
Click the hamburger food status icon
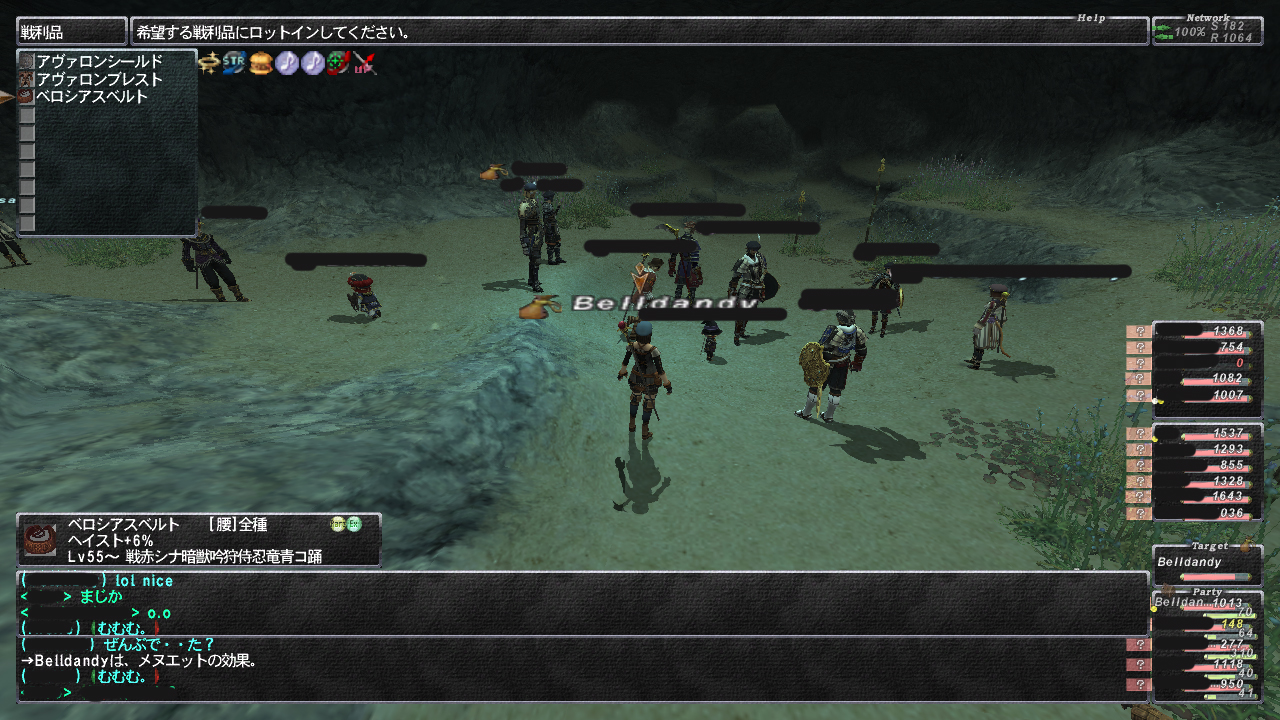(261, 63)
